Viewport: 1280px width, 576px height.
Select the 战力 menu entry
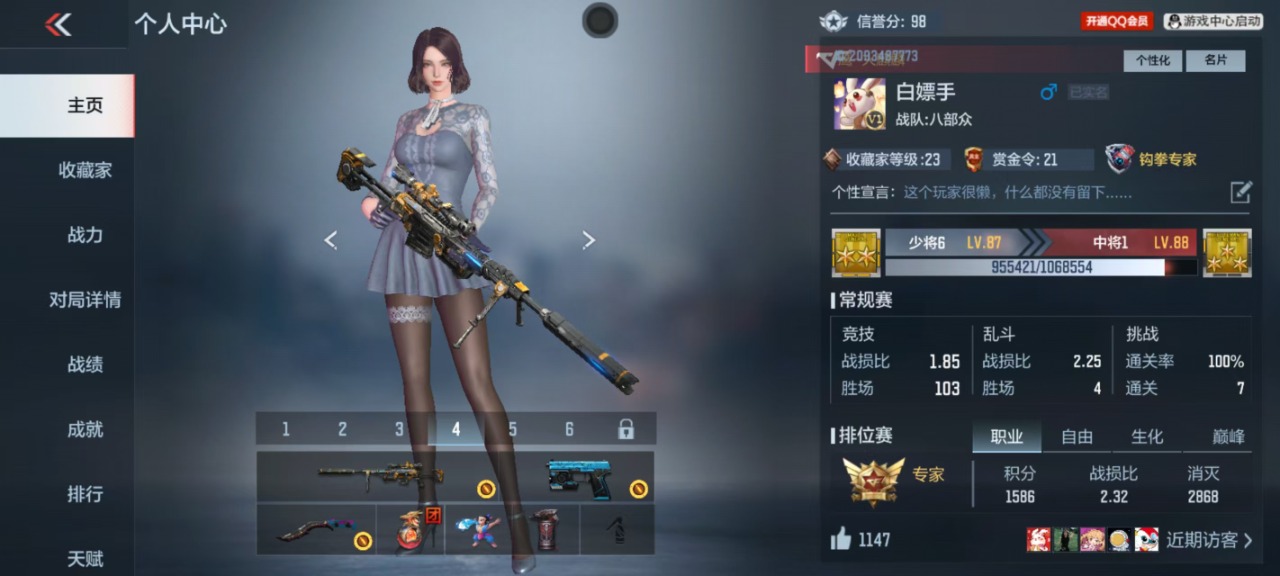tap(85, 235)
